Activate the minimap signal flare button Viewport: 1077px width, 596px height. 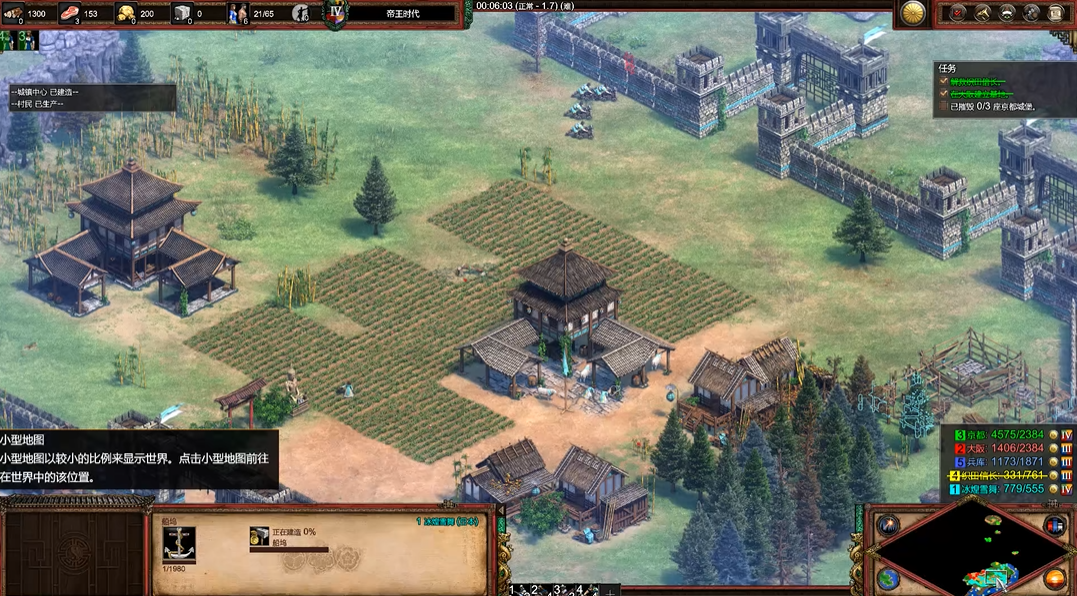point(887,525)
